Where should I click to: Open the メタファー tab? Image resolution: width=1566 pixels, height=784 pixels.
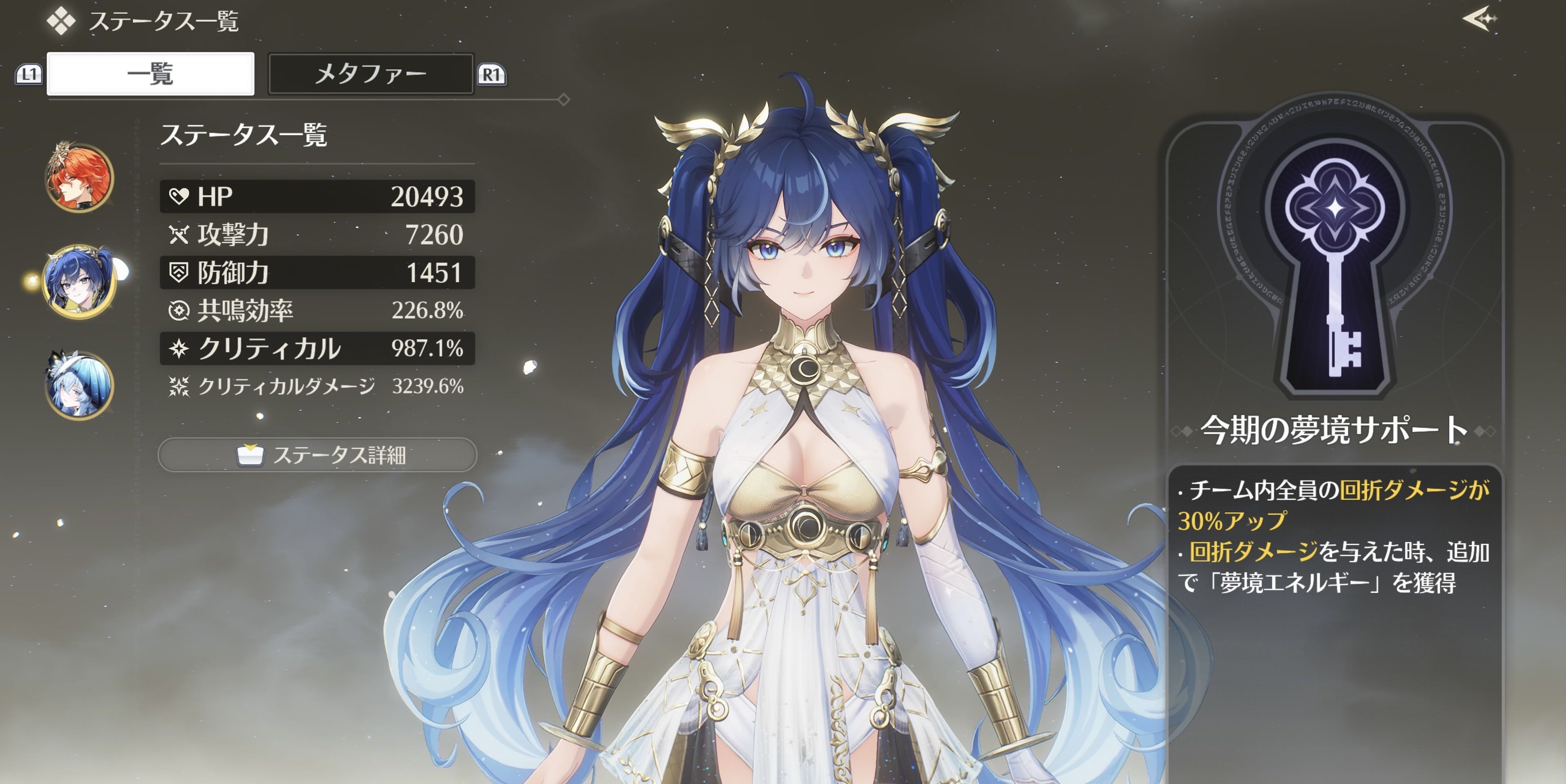pos(370,74)
